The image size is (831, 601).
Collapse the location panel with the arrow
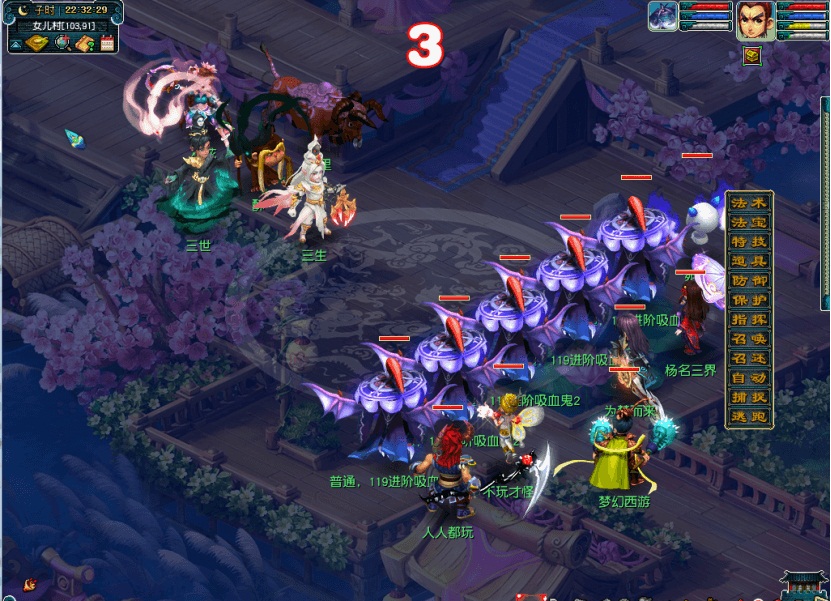click(16, 43)
